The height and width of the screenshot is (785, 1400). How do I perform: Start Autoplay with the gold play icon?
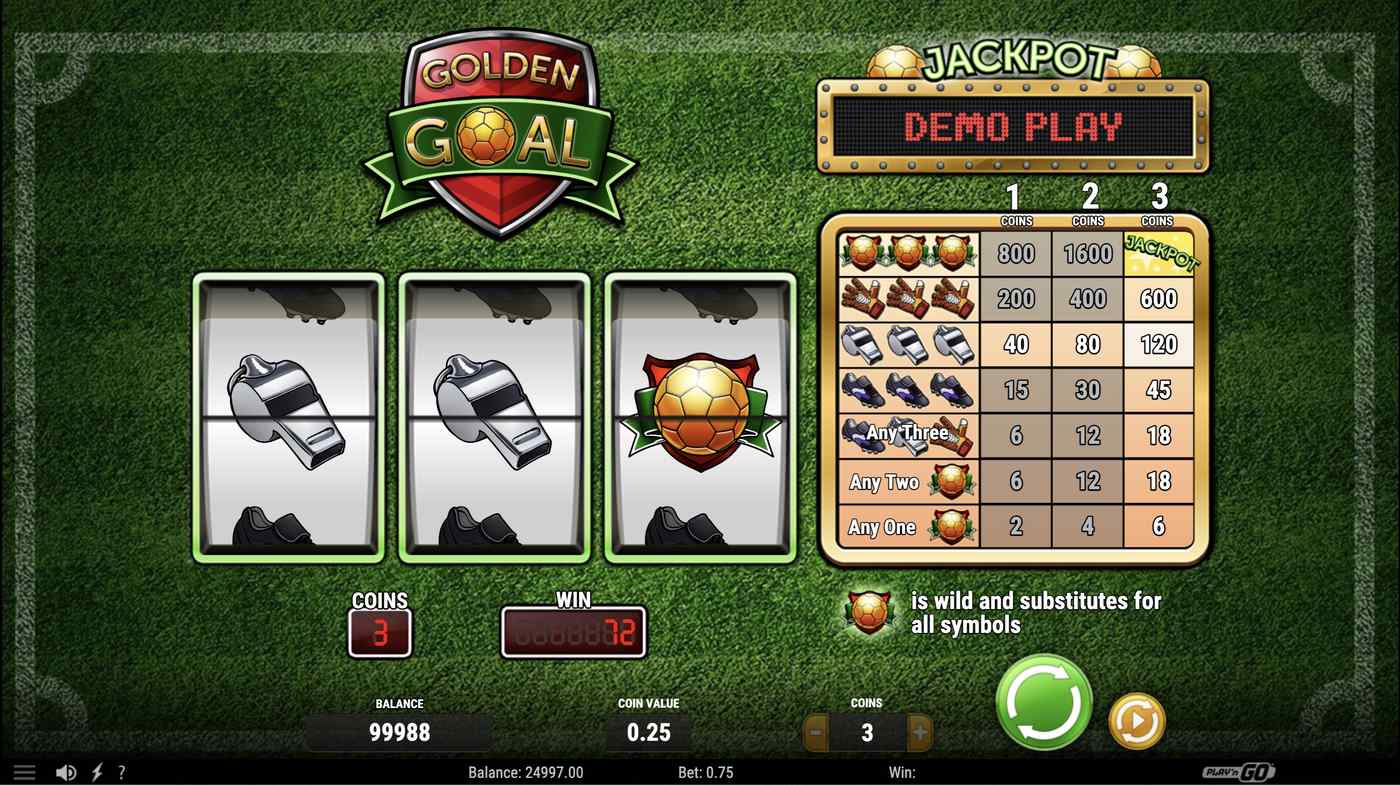coord(1135,723)
